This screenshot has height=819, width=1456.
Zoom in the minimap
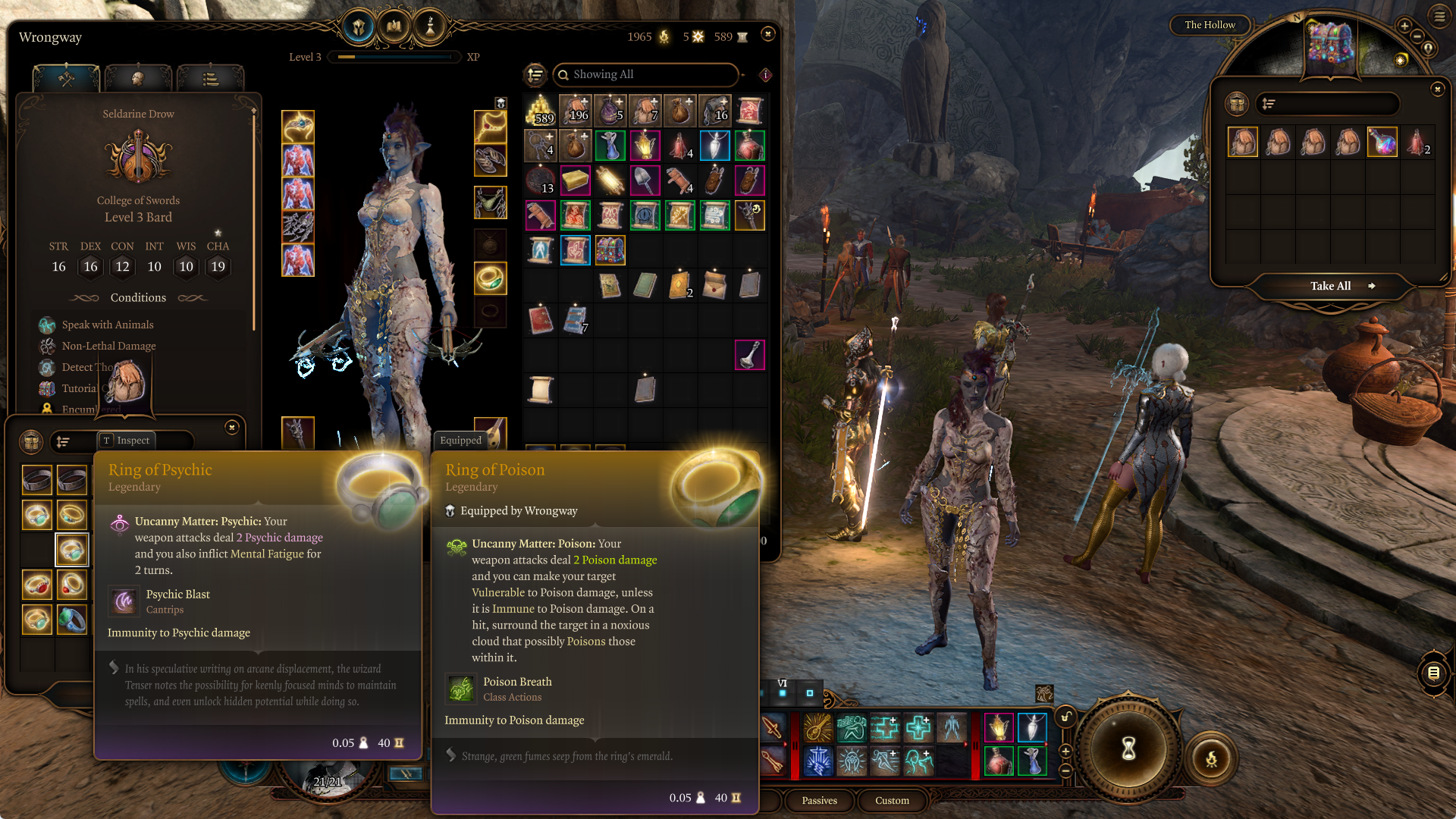click(1404, 26)
